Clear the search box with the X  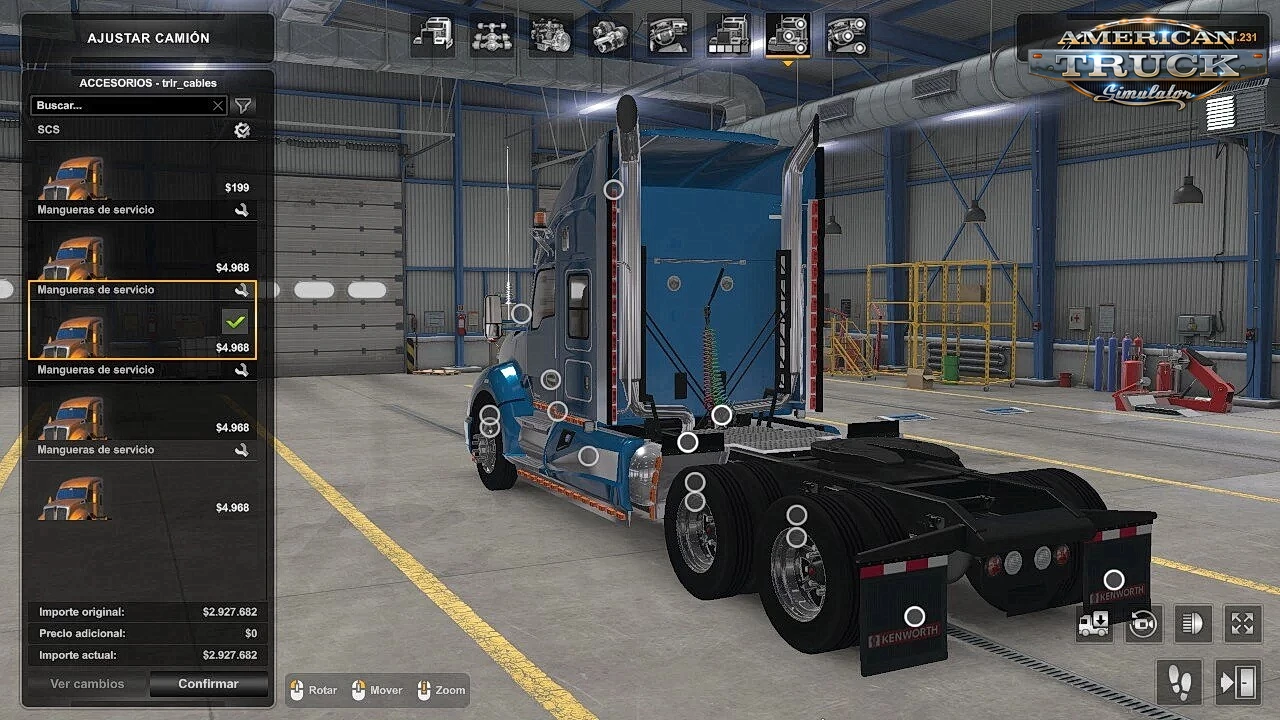[x=218, y=105]
